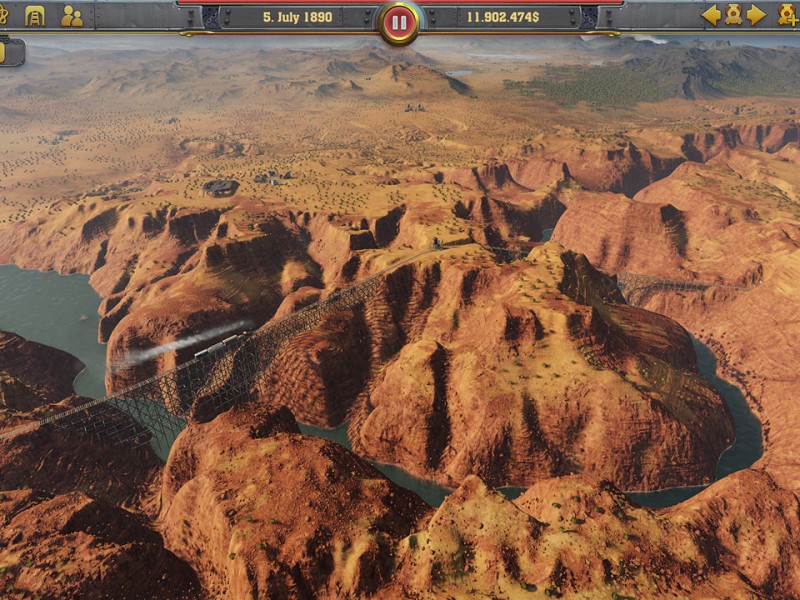Open the two-person characters panel
Viewport: 800px width, 600px height.
coord(72,15)
